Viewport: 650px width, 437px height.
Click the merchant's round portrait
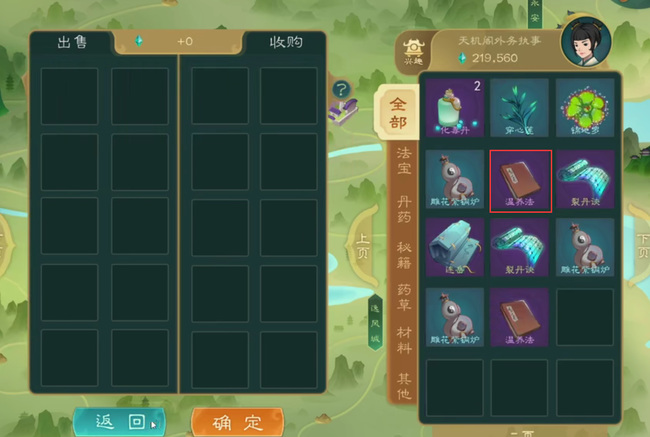click(x=586, y=42)
